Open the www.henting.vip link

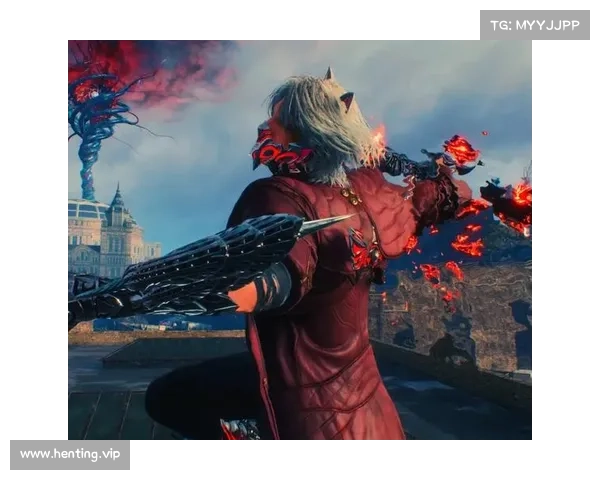[71, 455]
